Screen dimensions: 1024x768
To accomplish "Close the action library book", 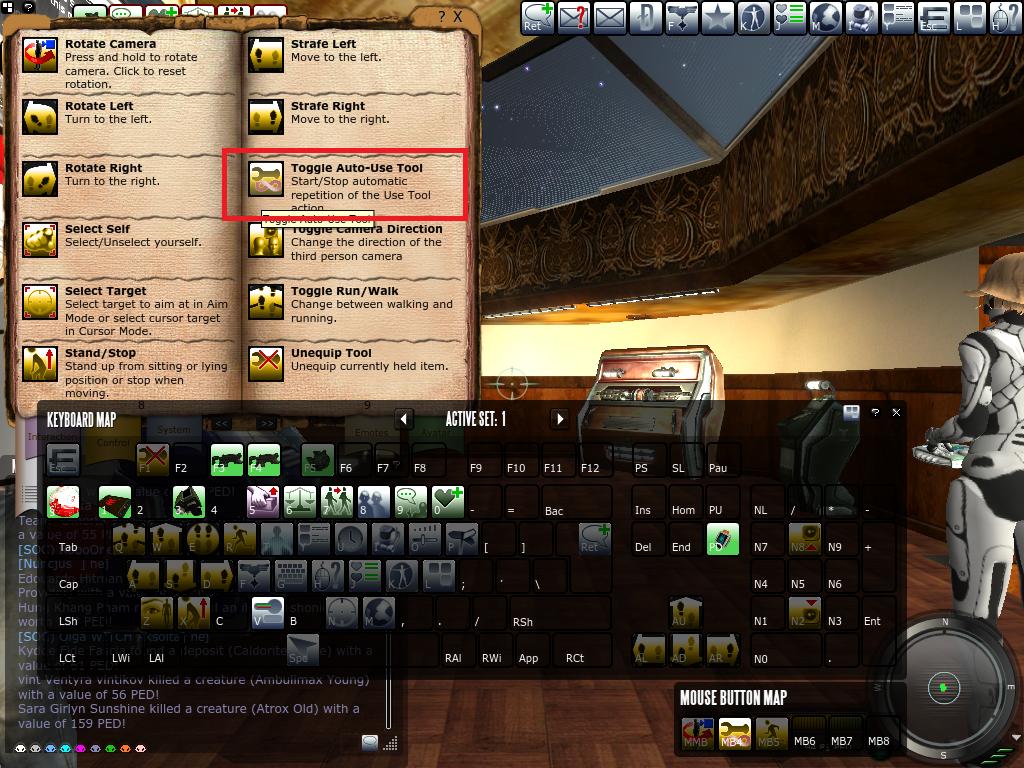I will tap(458, 17).
